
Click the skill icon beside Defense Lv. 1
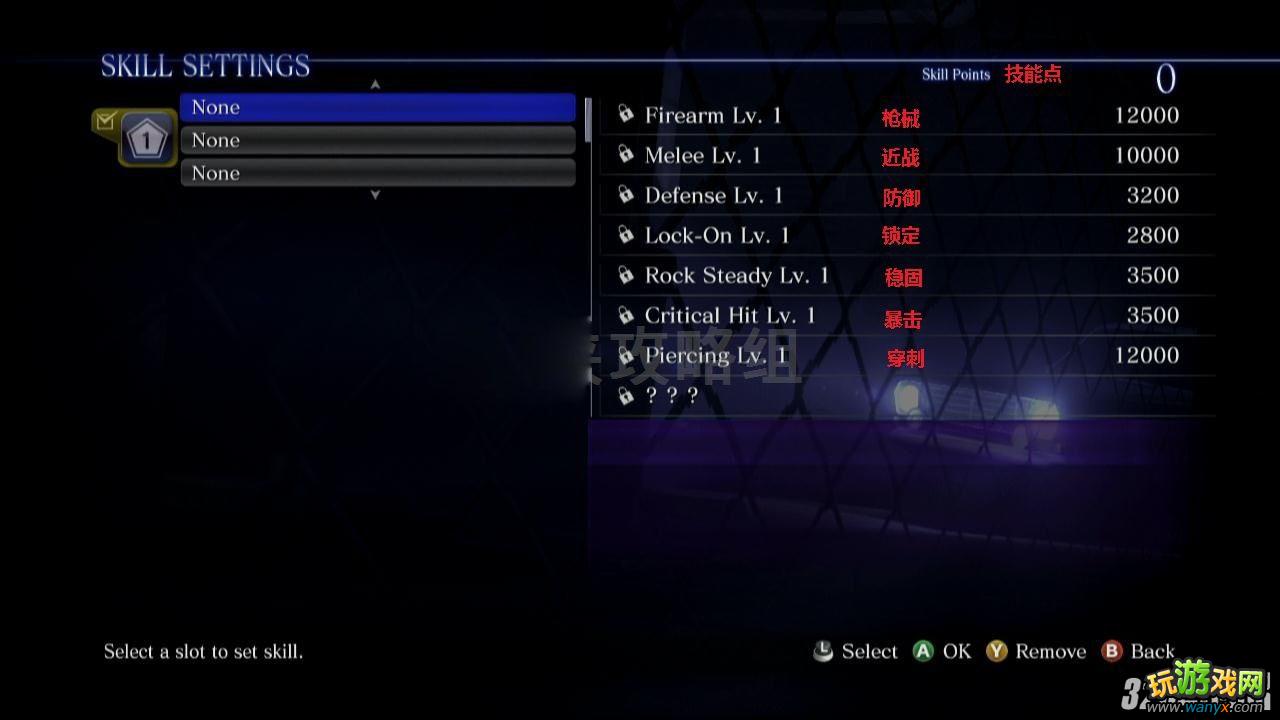pos(626,194)
